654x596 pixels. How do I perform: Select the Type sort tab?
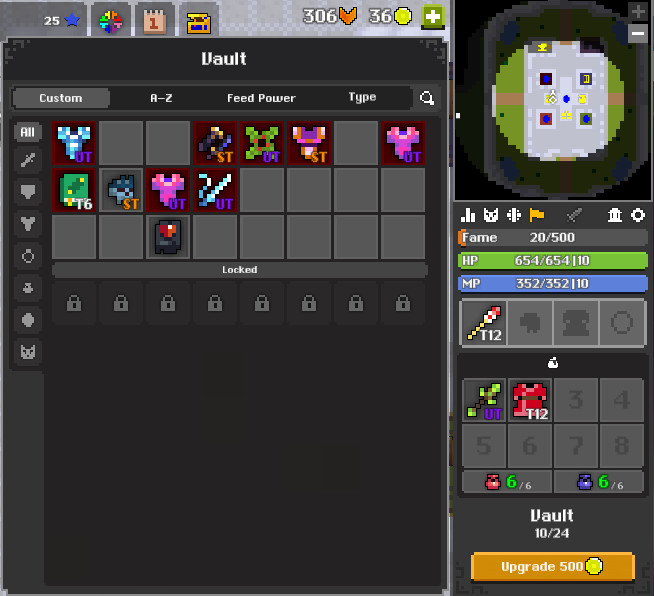point(362,98)
